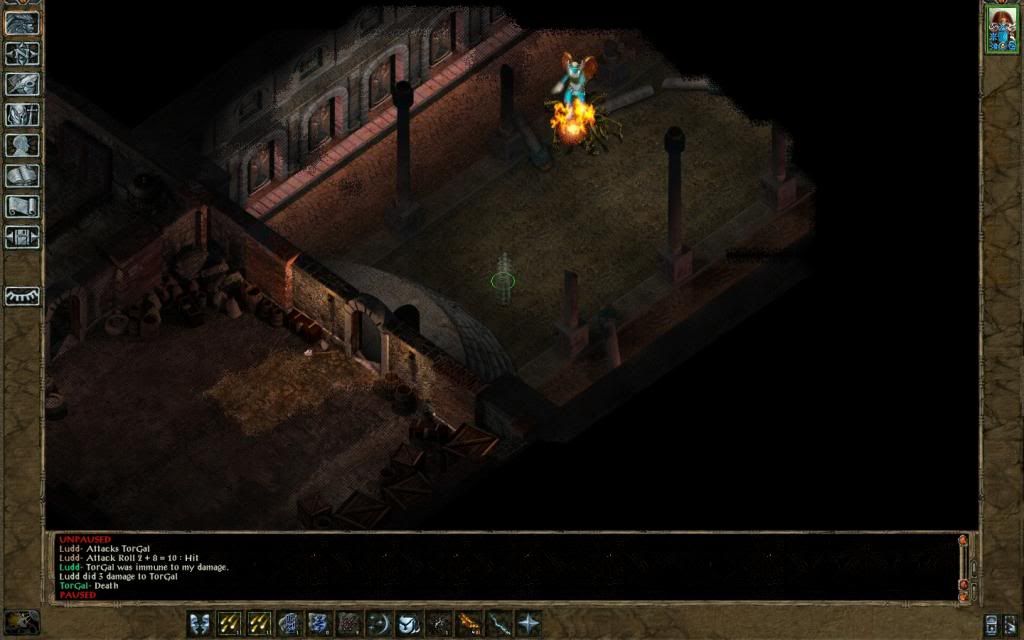Cast the lightning bolt spell
The width and height of the screenshot is (1024, 640).
click(498, 624)
